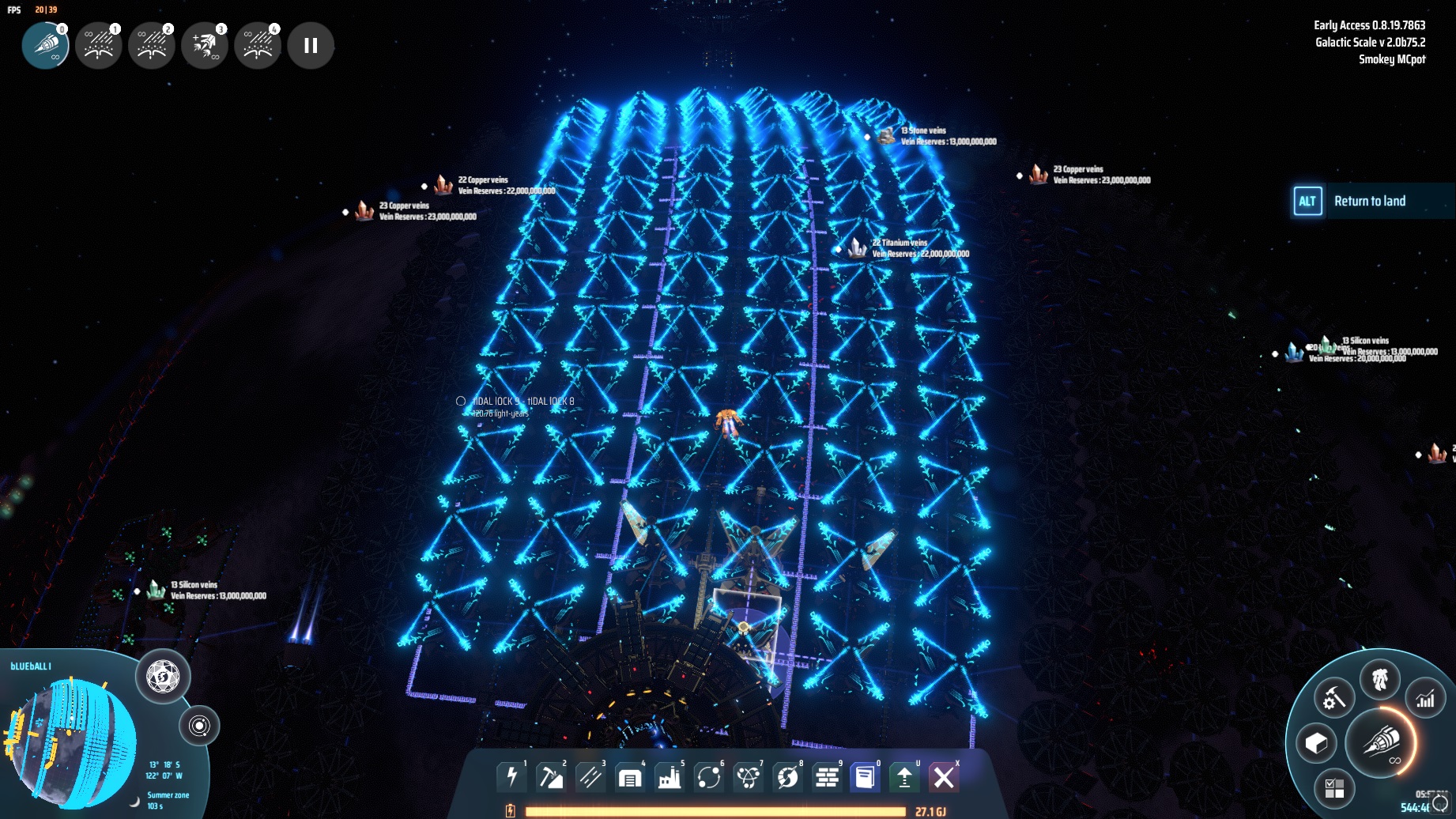Open the starmap orbit view button
1456x819 pixels.
199,726
